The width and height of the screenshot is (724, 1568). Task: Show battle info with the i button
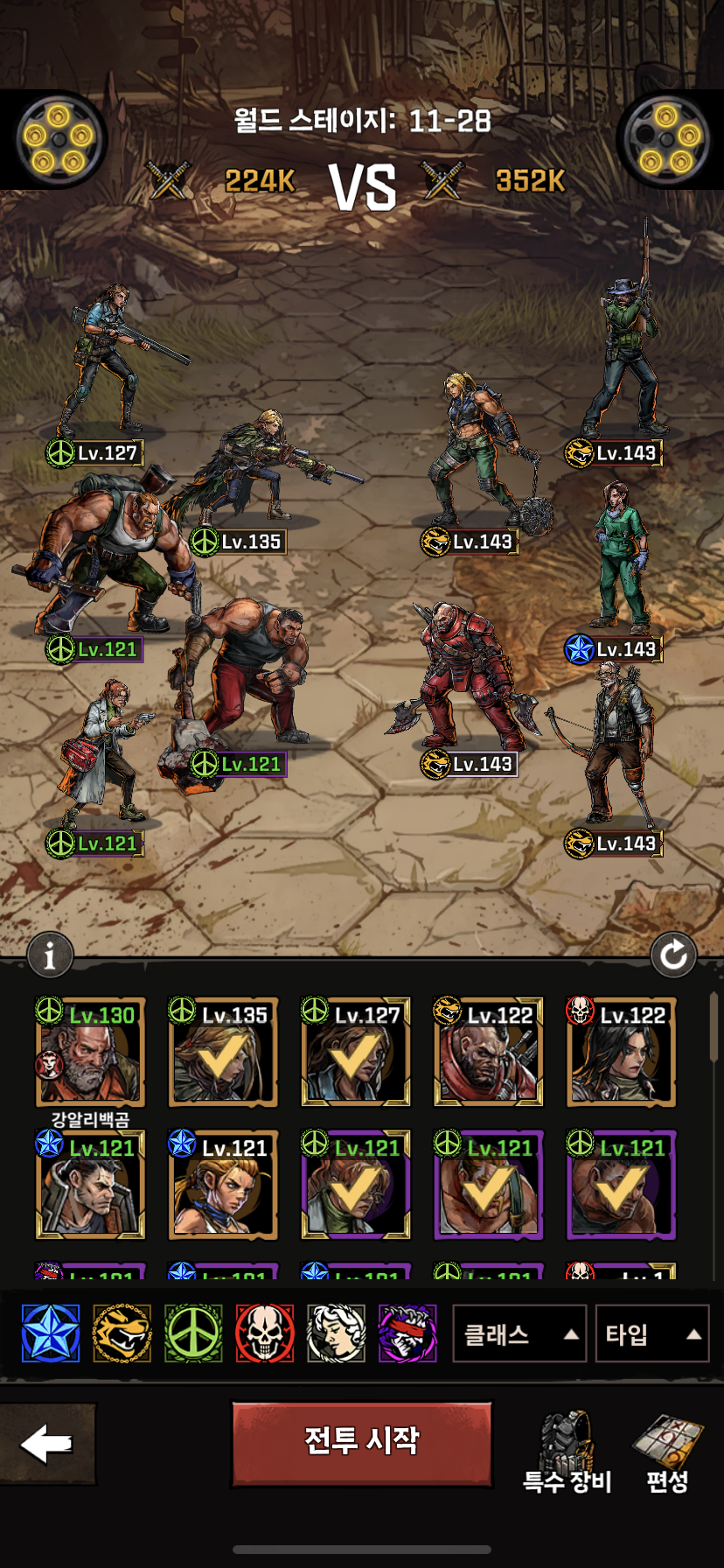click(x=50, y=955)
